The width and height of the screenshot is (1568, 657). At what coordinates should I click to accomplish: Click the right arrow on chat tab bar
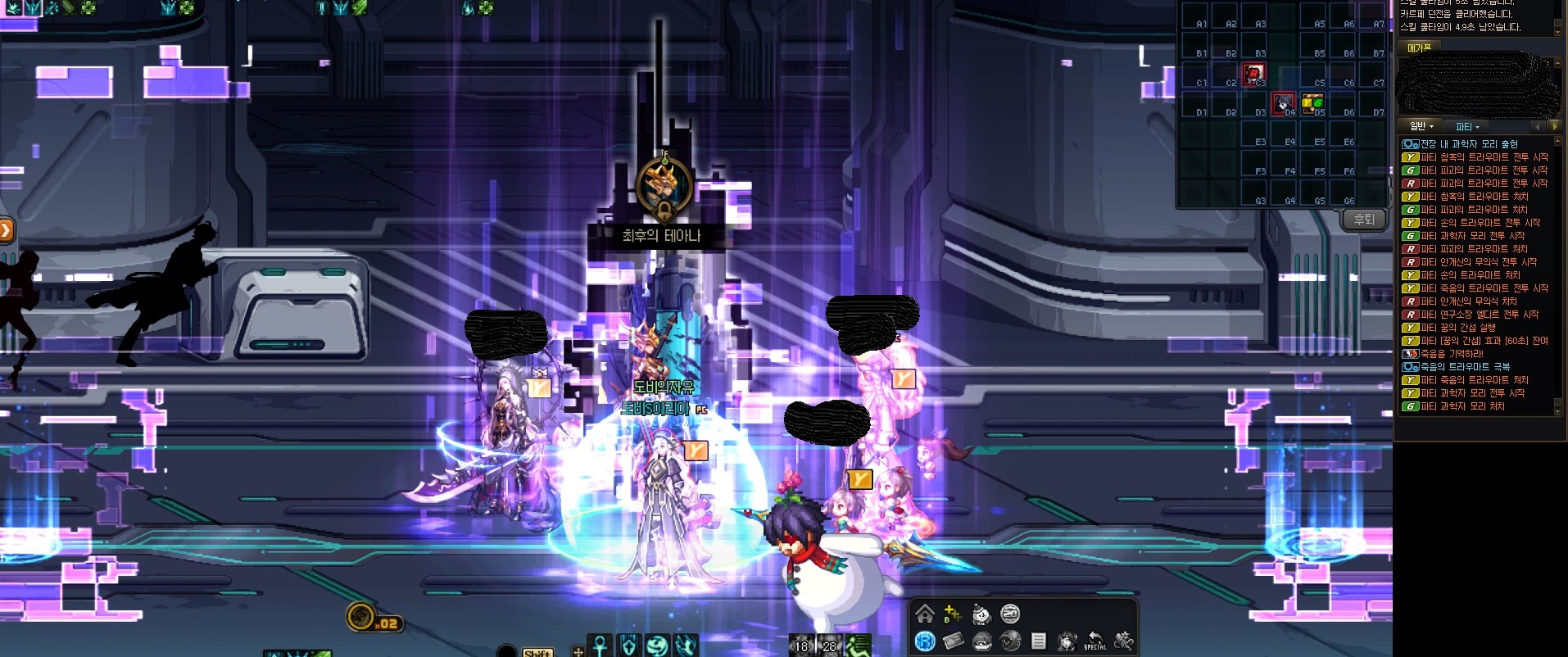(1554, 126)
